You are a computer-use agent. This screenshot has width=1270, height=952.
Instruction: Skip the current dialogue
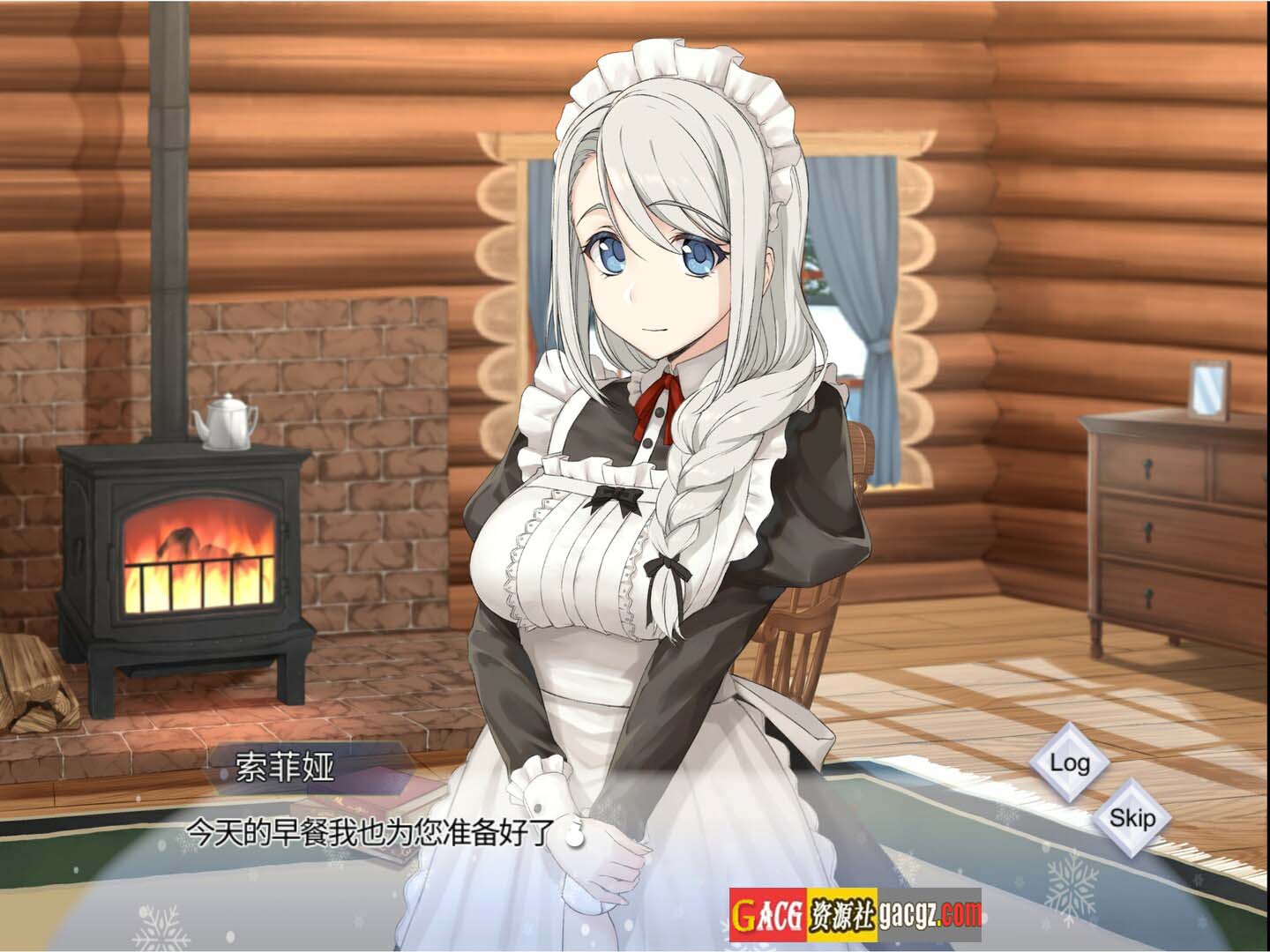[x=1132, y=819]
